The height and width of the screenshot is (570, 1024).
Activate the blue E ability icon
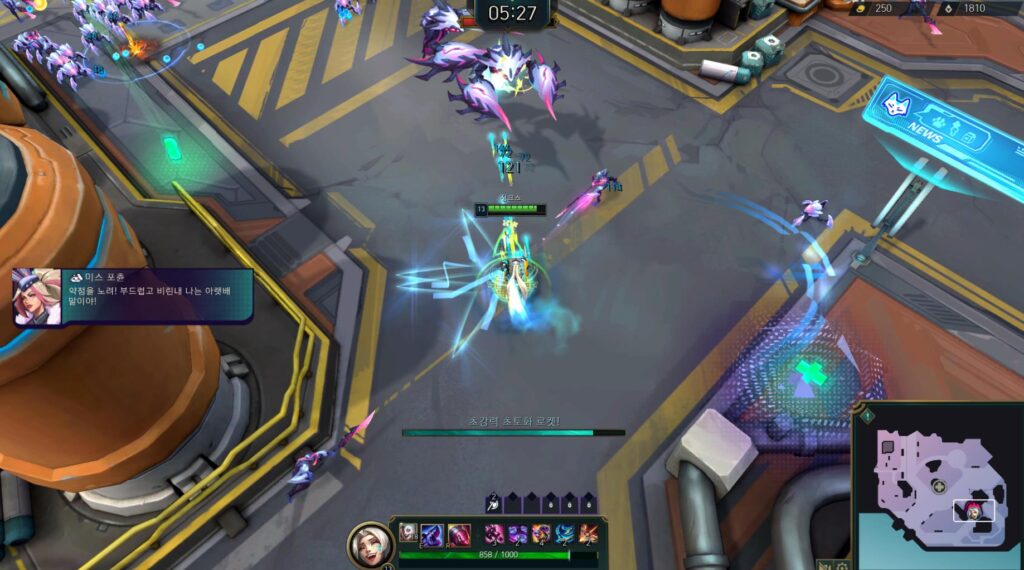(x=432, y=533)
